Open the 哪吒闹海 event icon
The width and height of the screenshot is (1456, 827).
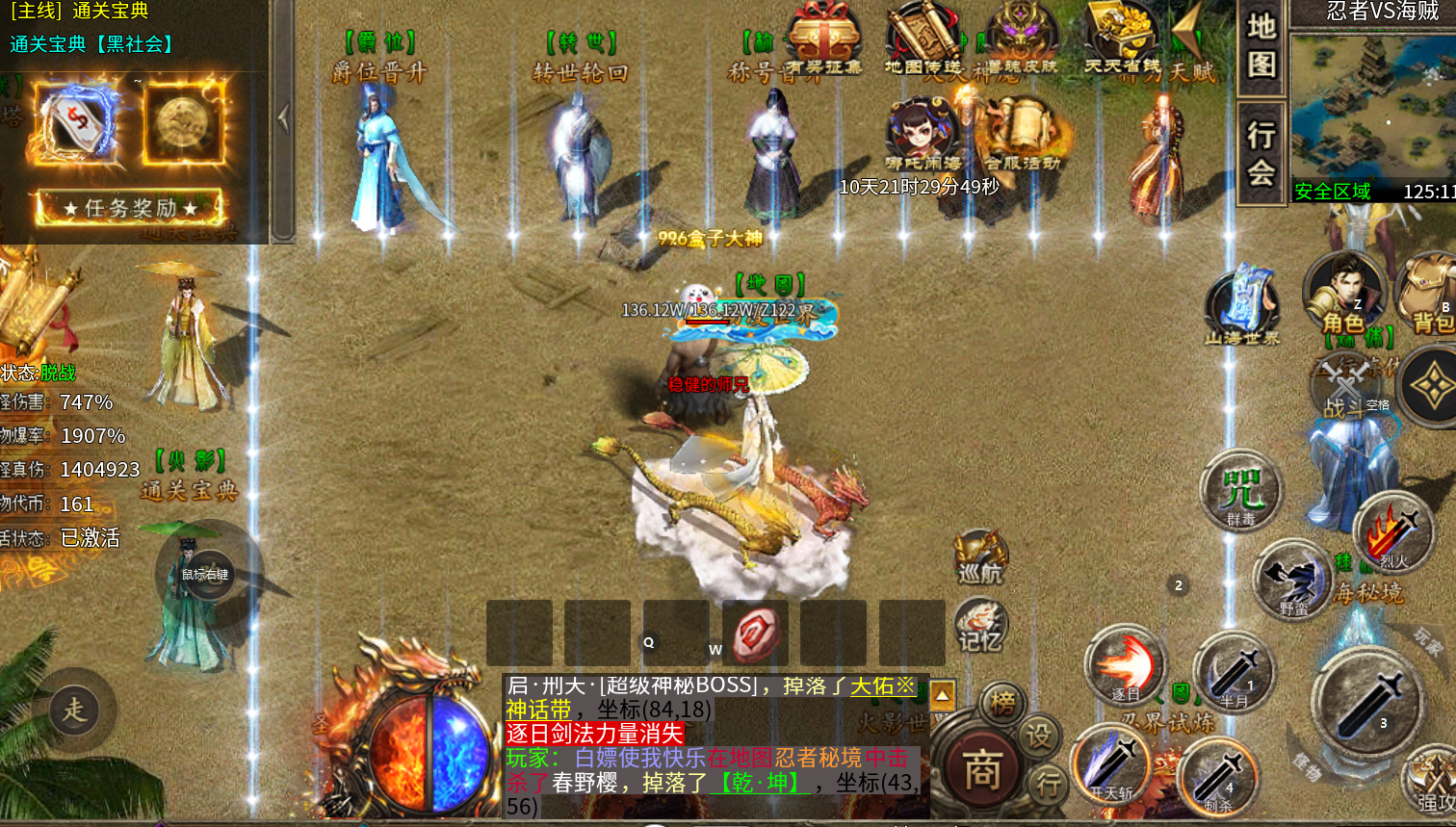pos(923,135)
